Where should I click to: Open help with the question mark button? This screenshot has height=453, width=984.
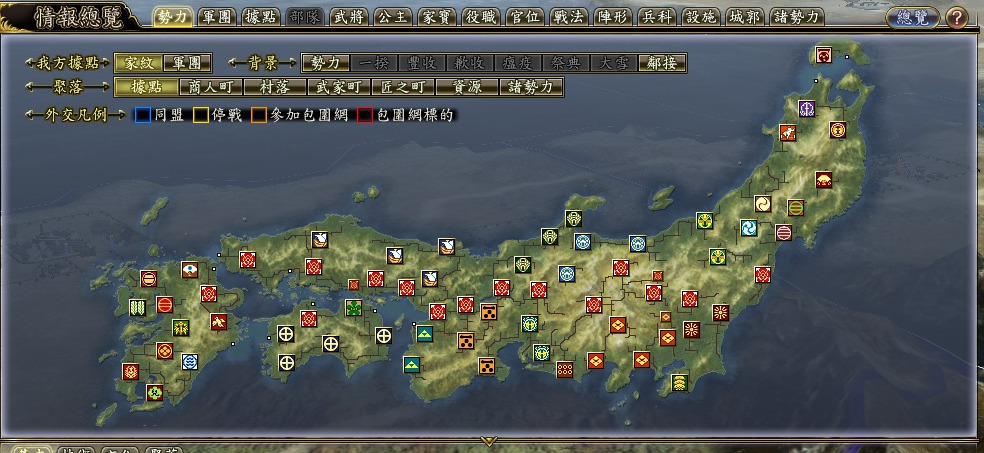pos(956,18)
